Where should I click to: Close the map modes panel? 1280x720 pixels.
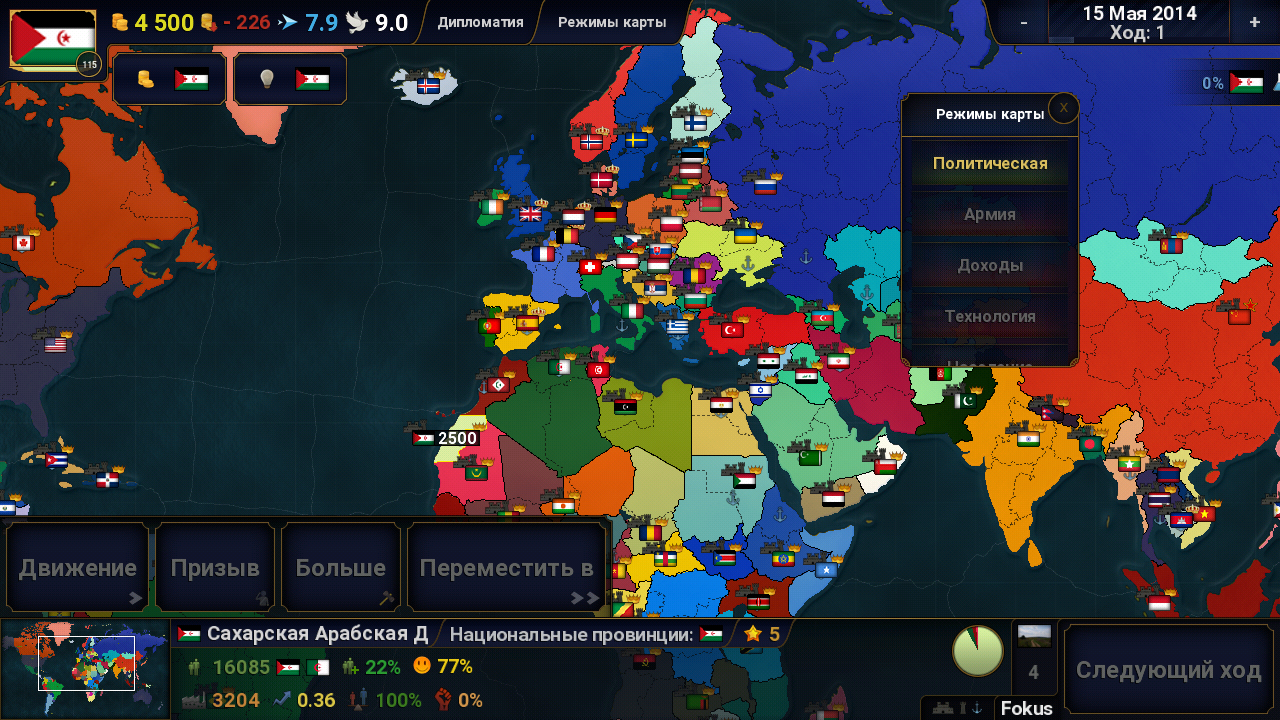pyautogui.click(x=1063, y=107)
